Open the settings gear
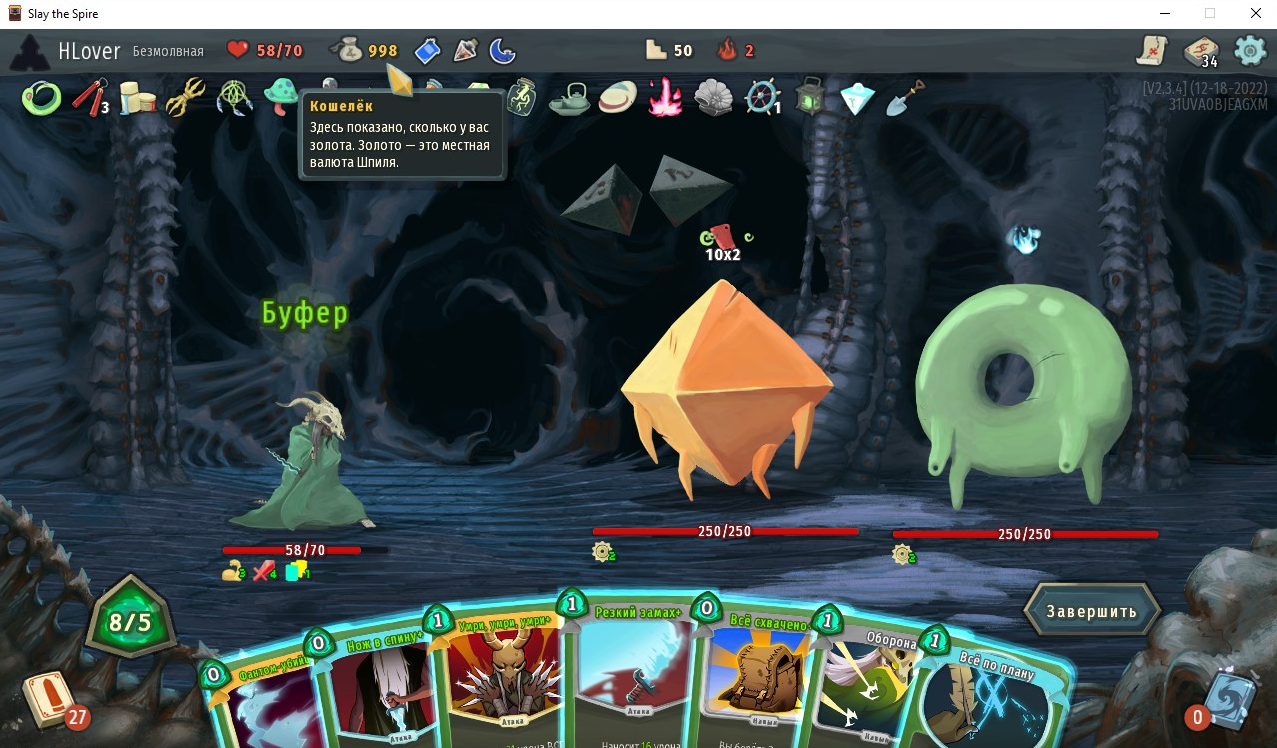Screen dimensions: 1277x748 (x=1250, y=50)
